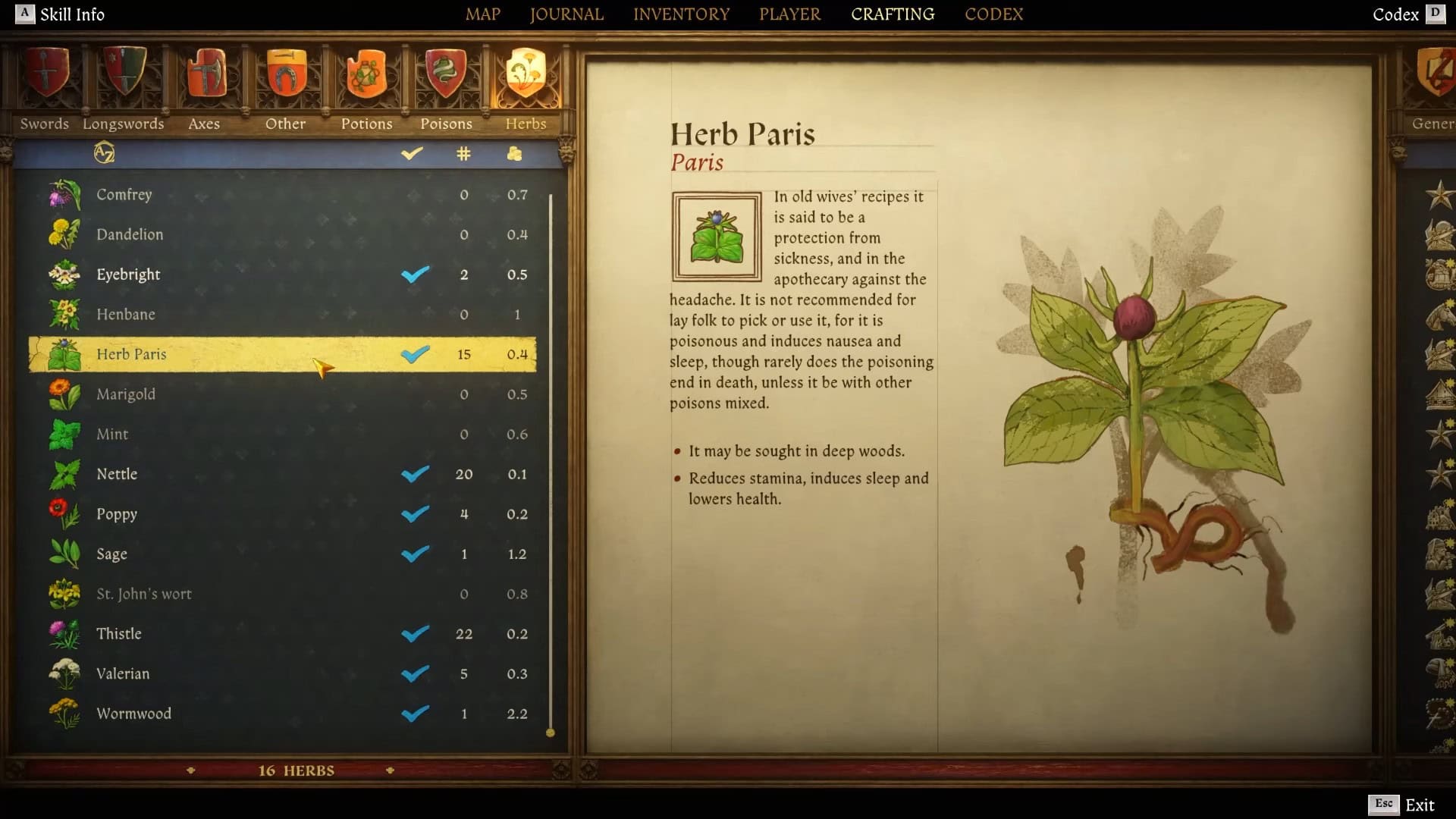Open the Codex tab
The image size is (1456, 819).
click(993, 14)
